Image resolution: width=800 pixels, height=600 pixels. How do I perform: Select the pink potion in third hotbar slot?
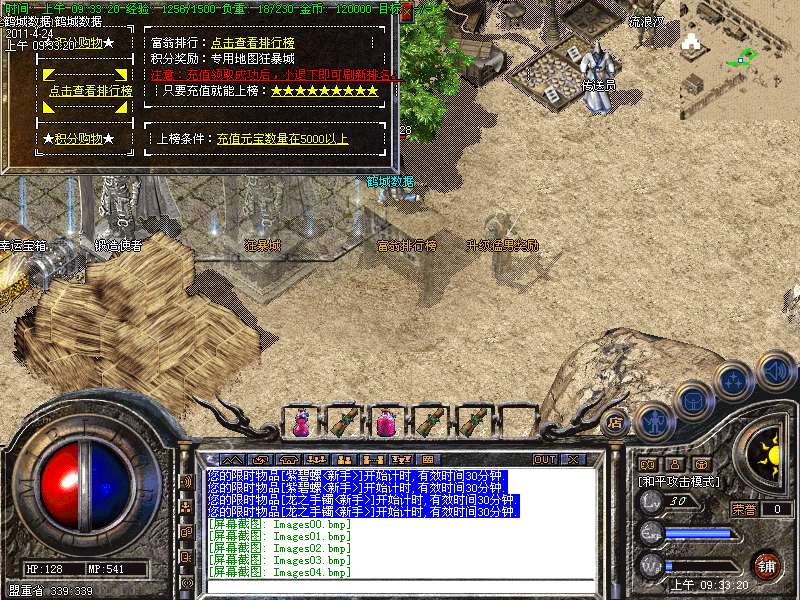pyautogui.click(x=386, y=422)
